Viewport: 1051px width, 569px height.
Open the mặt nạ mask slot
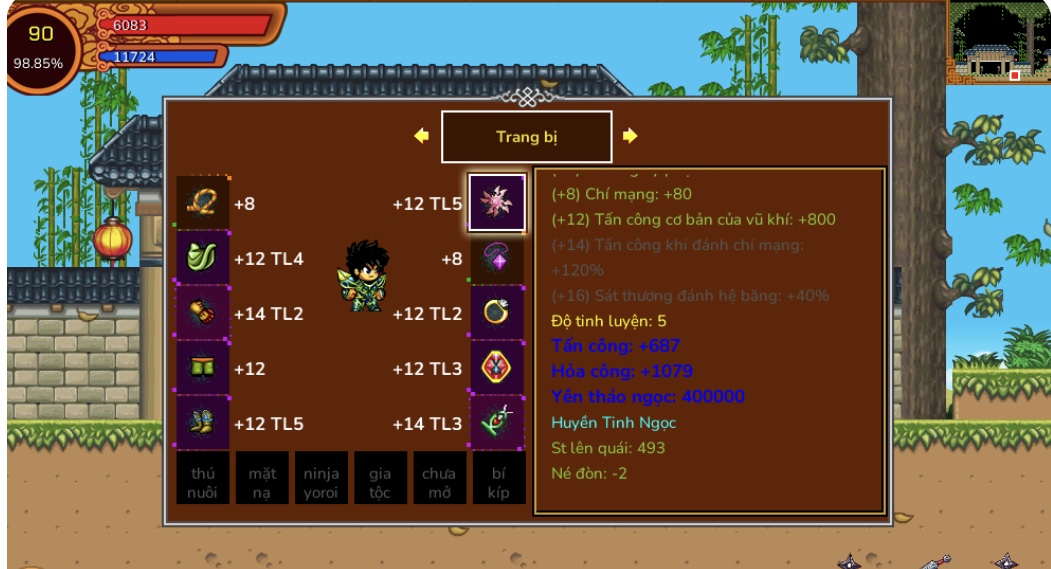[x=262, y=480]
